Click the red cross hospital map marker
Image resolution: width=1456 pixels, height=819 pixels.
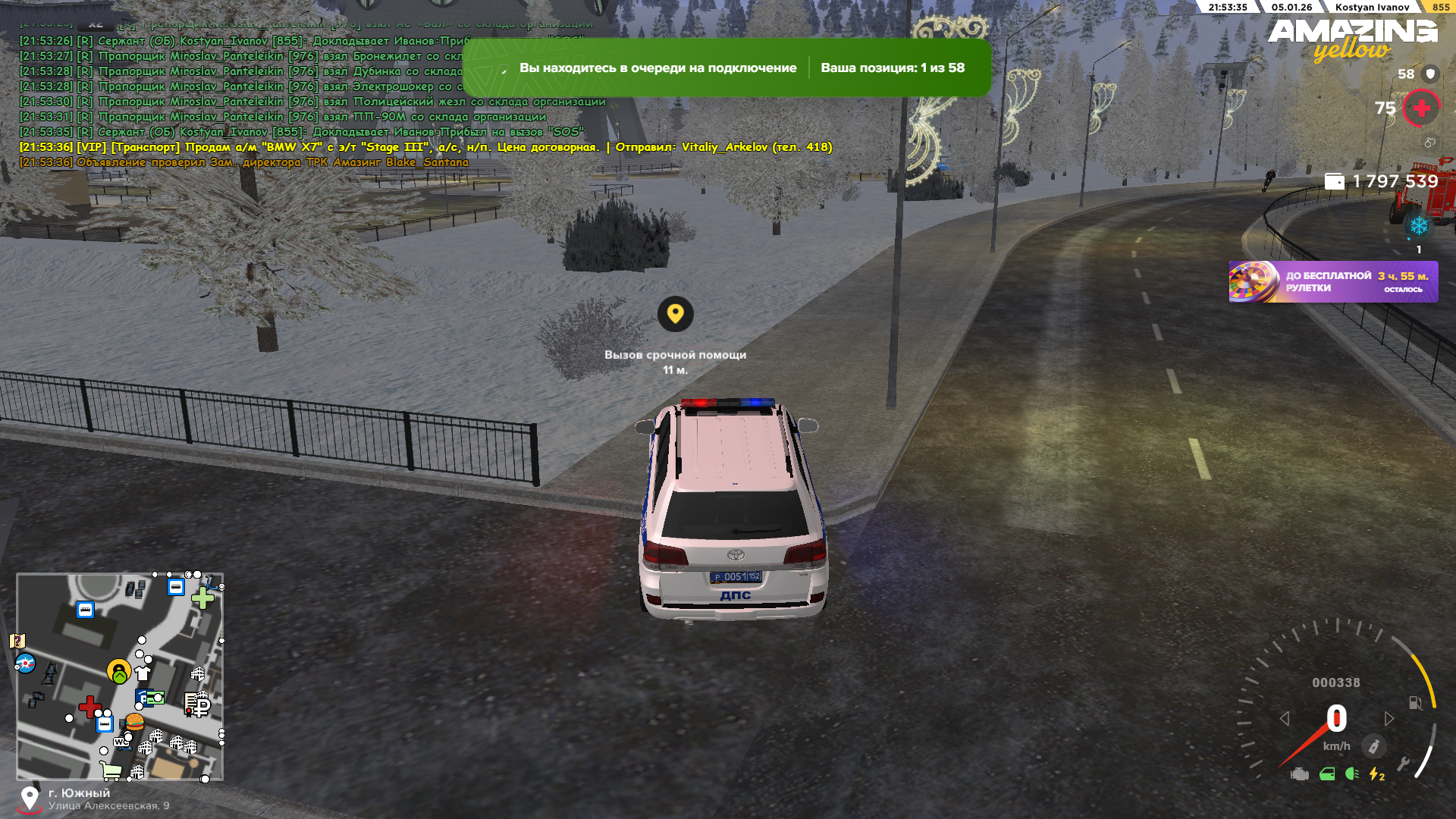tap(89, 707)
